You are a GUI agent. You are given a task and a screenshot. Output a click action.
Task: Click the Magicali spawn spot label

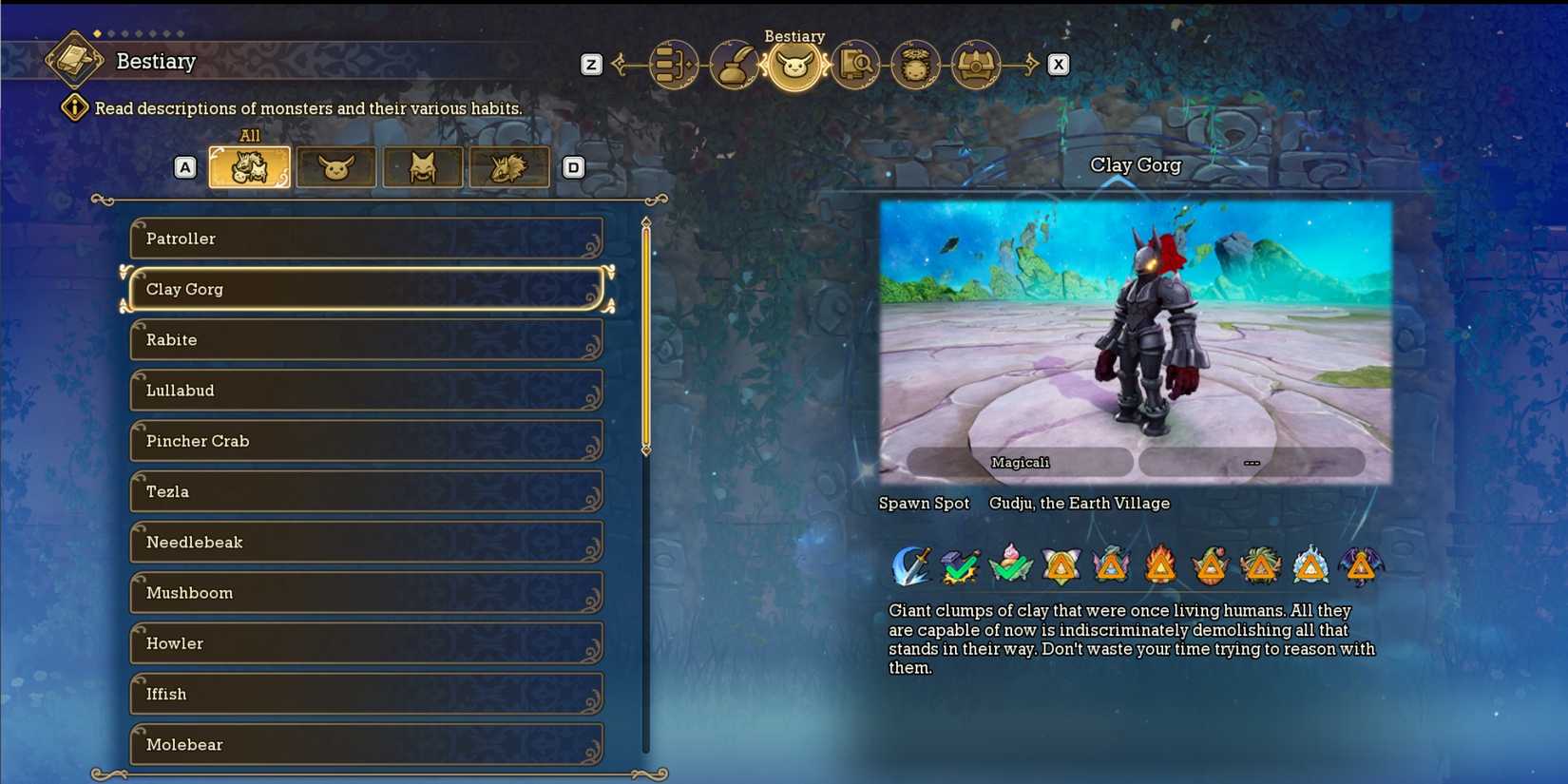1021,462
